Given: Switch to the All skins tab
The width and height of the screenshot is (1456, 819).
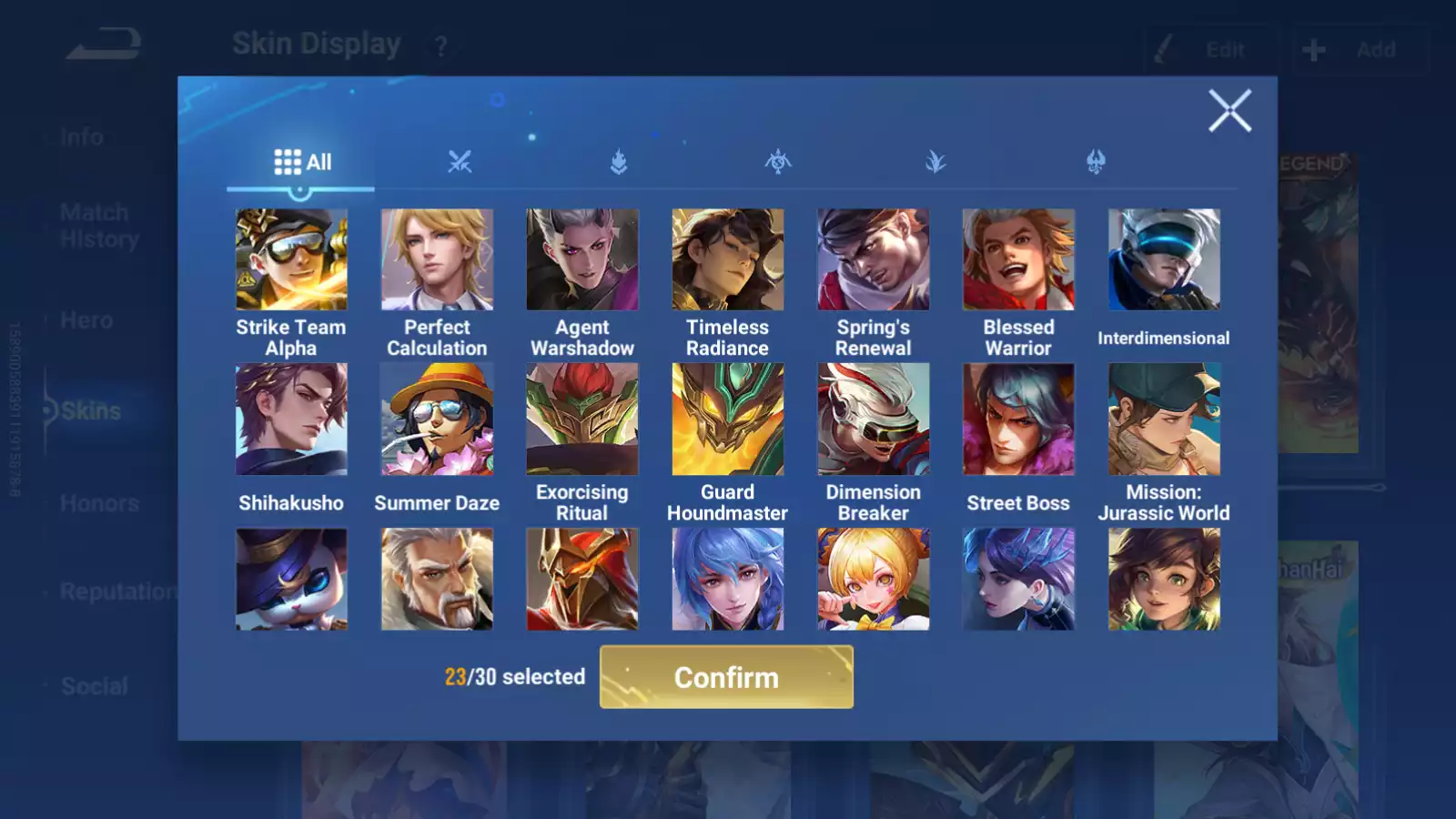Looking at the screenshot, I should coord(302,163).
